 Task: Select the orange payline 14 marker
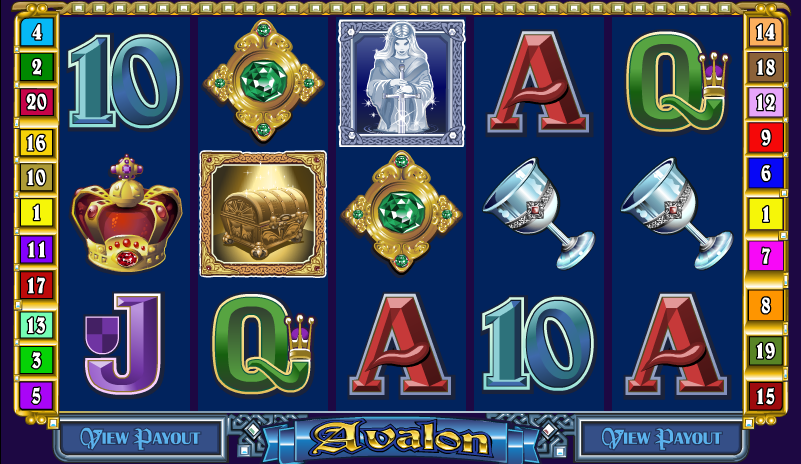(765, 32)
